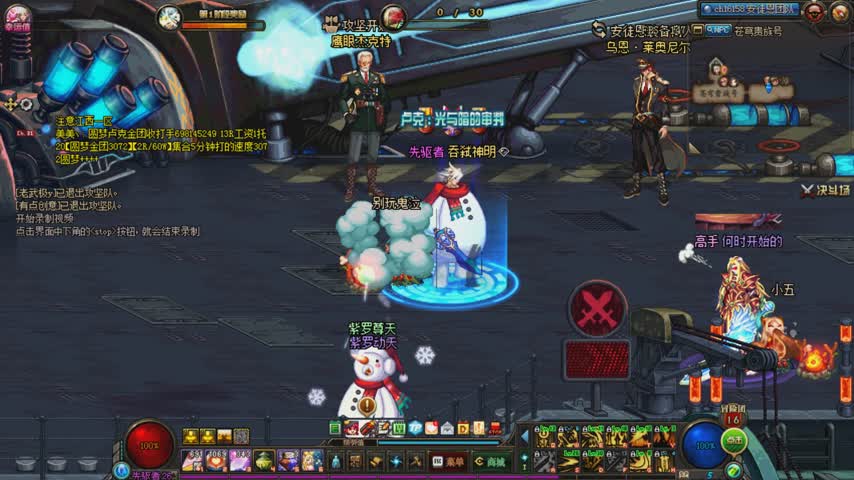The image size is (854, 480).
Task: Toggle the NPC filter button
Action: (718, 30)
